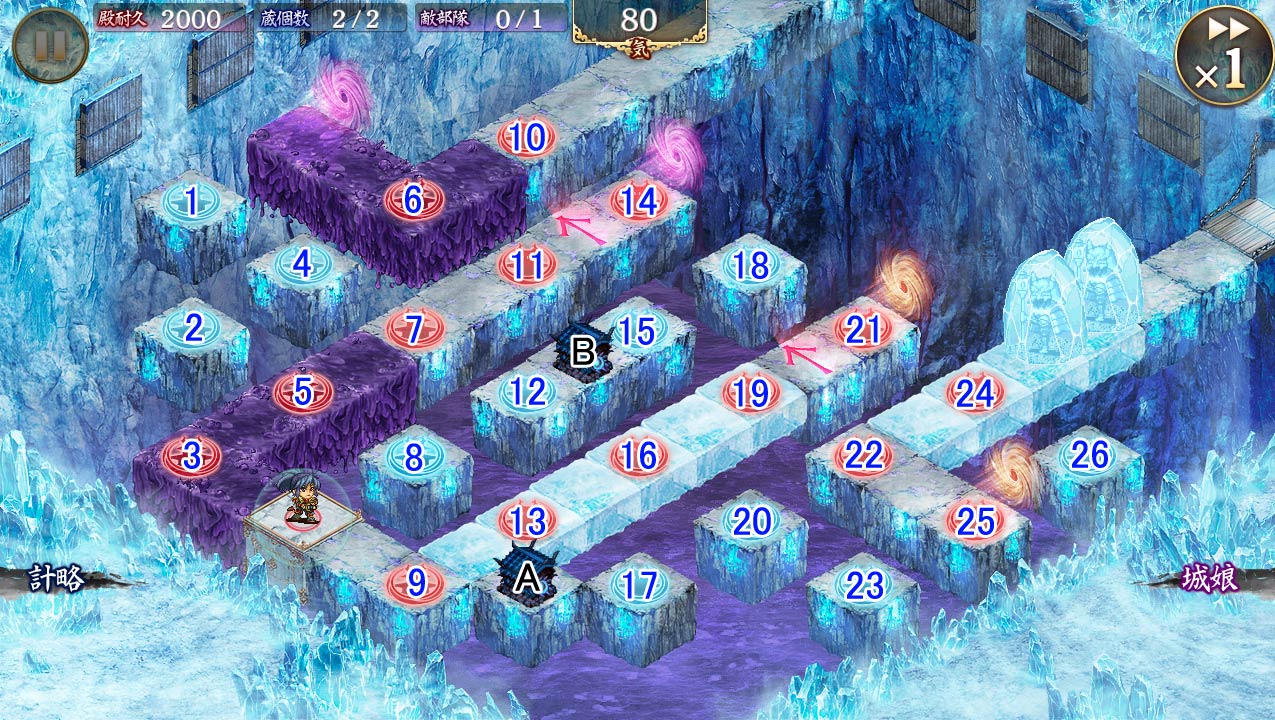This screenshot has height=720, width=1275.
Task: Select blue deployment tile 17
Action: click(x=638, y=585)
